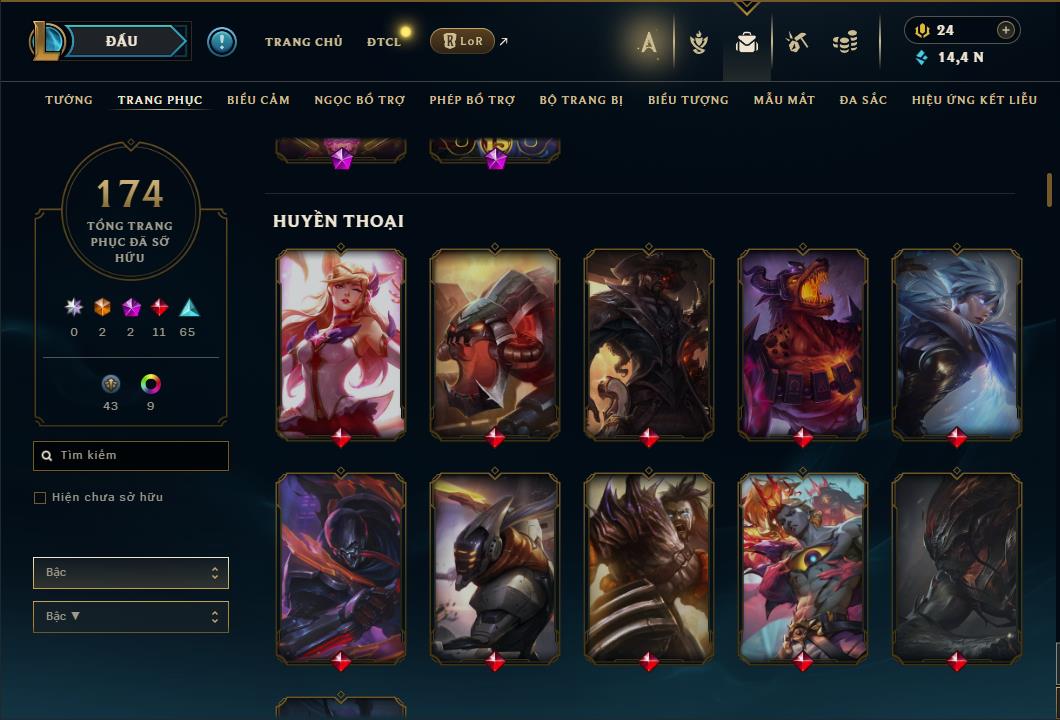Open the first Bậc filter dropdown
This screenshot has width=1060, height=720.
(131, 573)
